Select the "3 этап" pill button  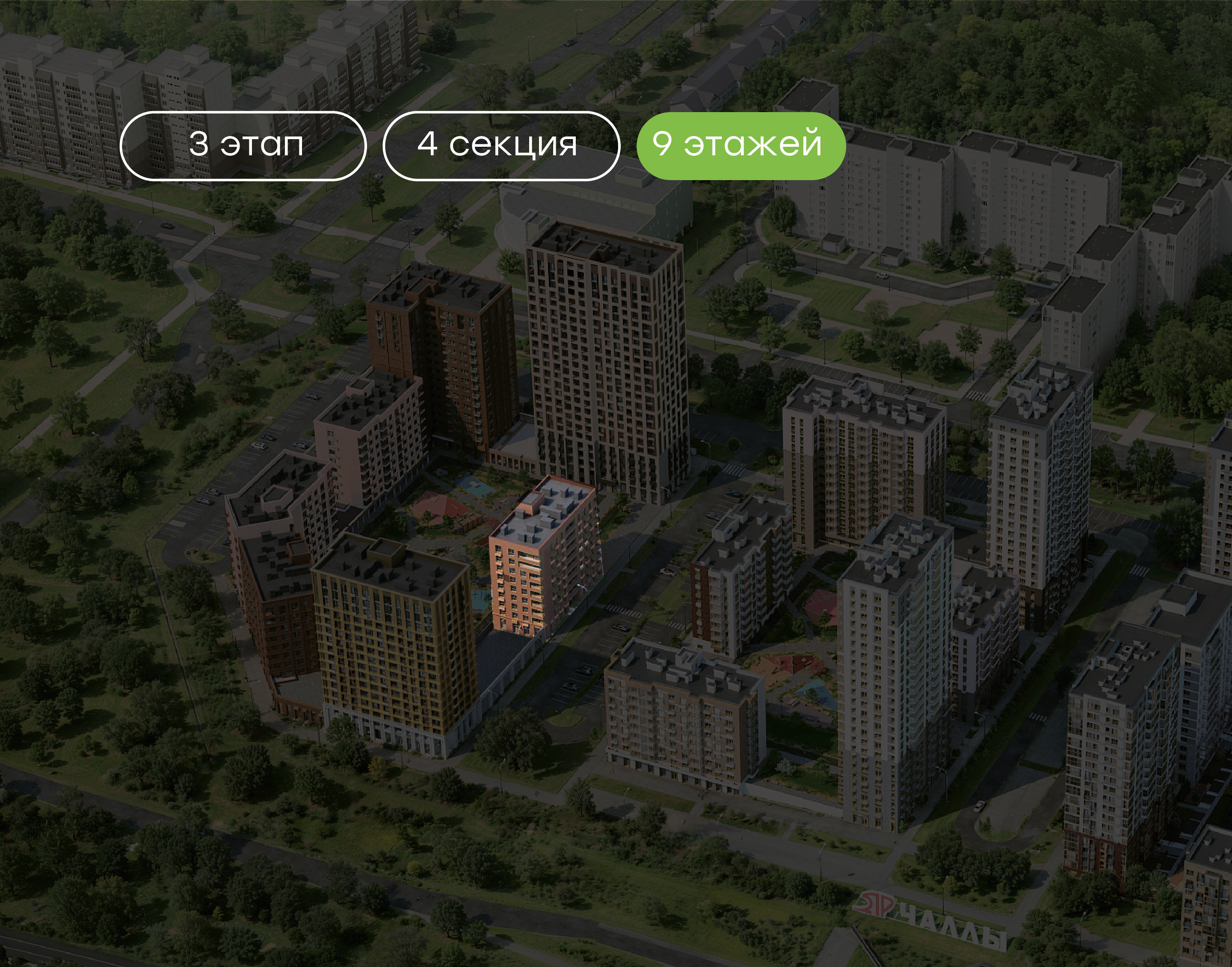[243, 146]
